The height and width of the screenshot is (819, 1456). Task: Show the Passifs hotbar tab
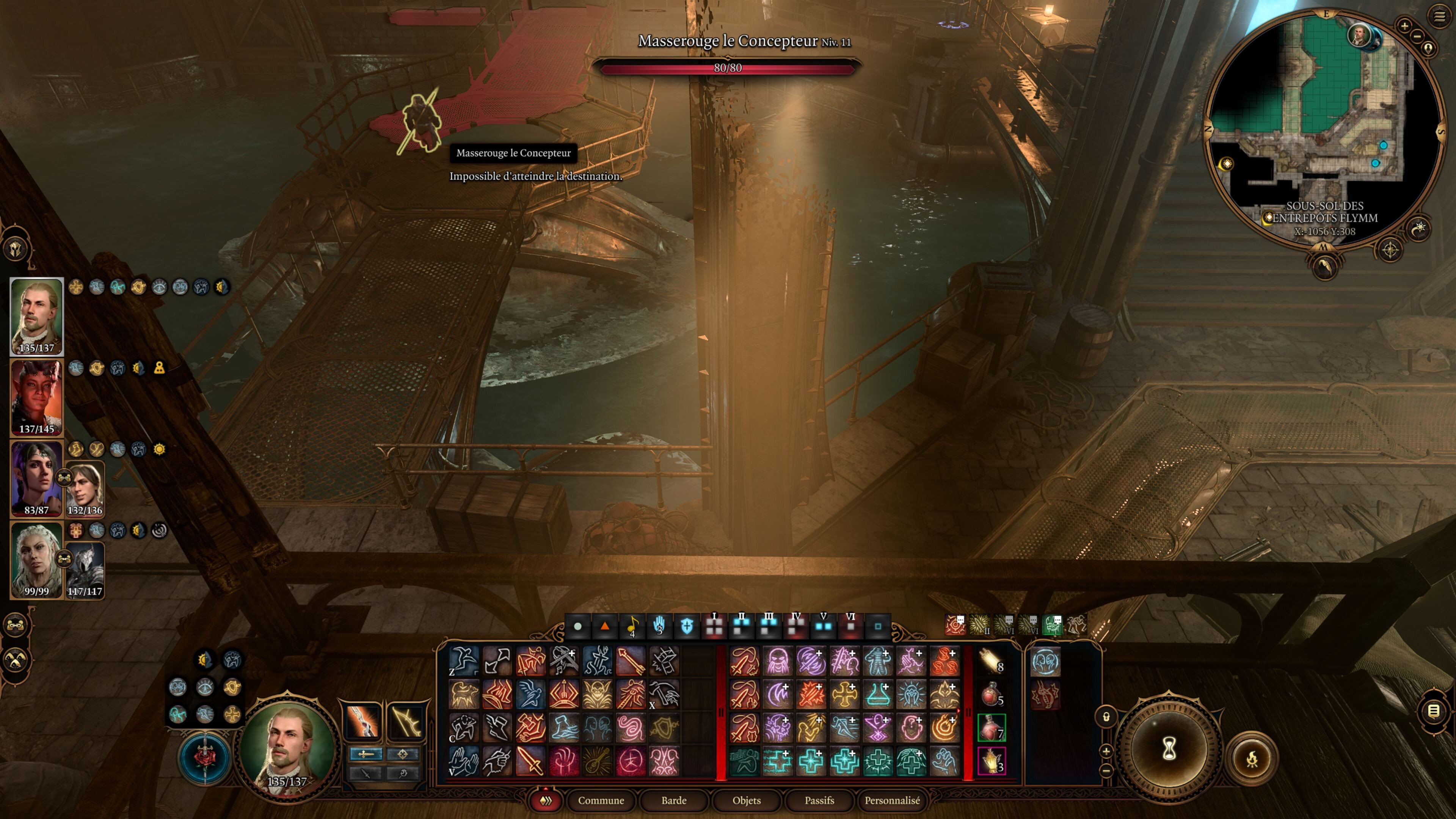tap(819, 800)
